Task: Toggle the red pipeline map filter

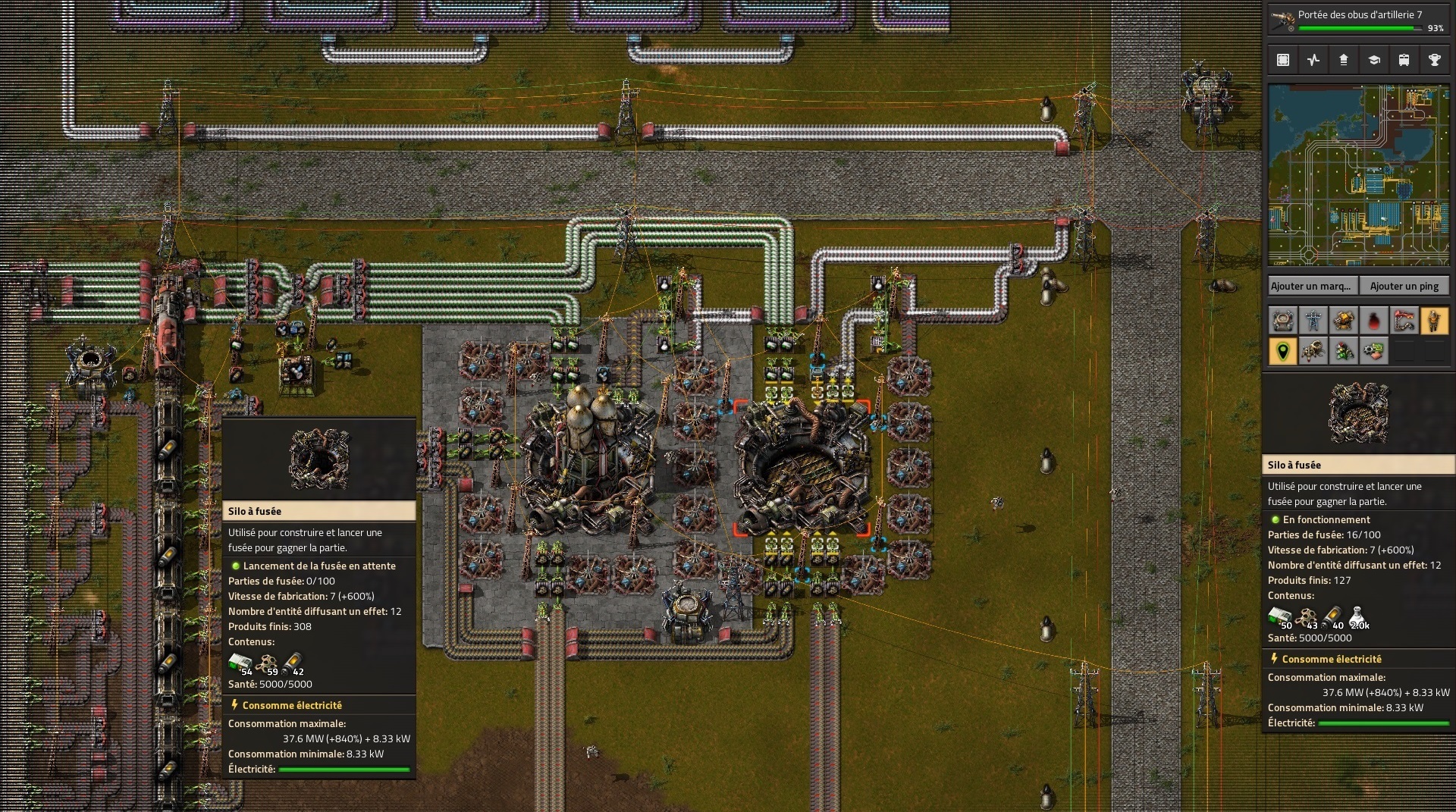Action: coord(1404,321)
